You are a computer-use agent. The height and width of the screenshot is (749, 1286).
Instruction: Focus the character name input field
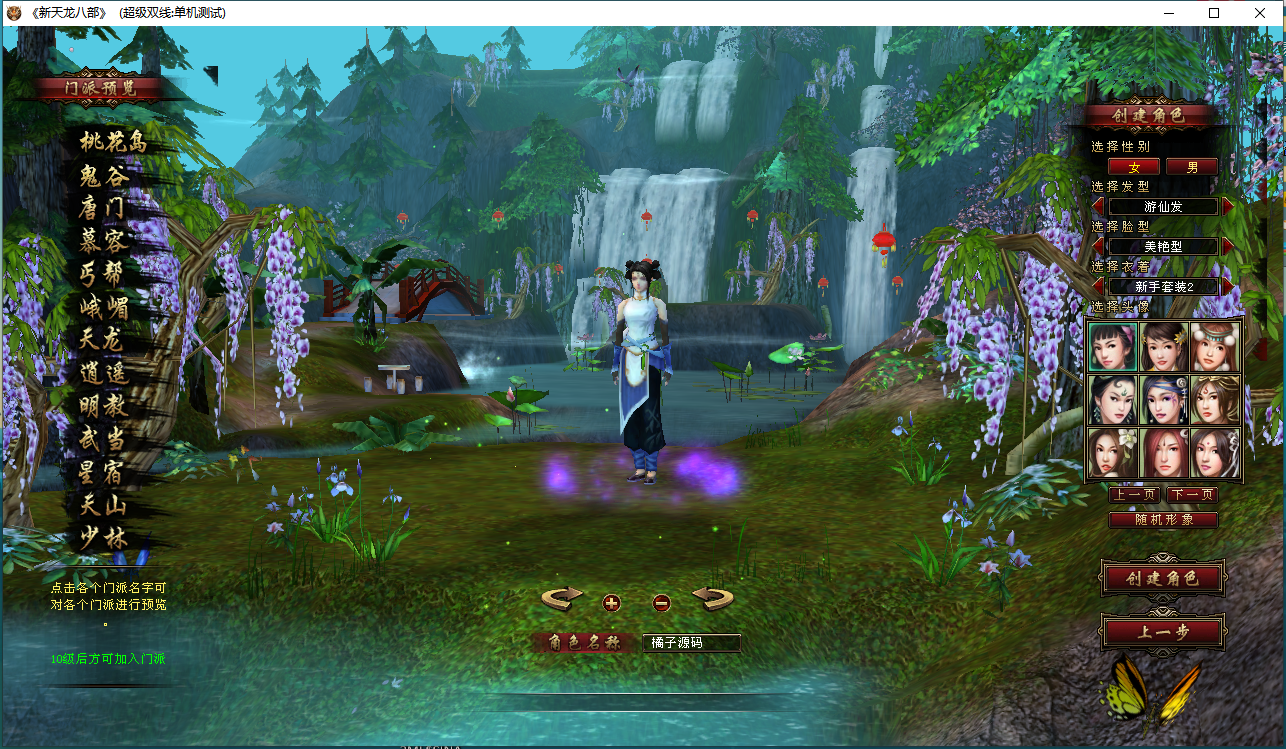pos(691,643)
